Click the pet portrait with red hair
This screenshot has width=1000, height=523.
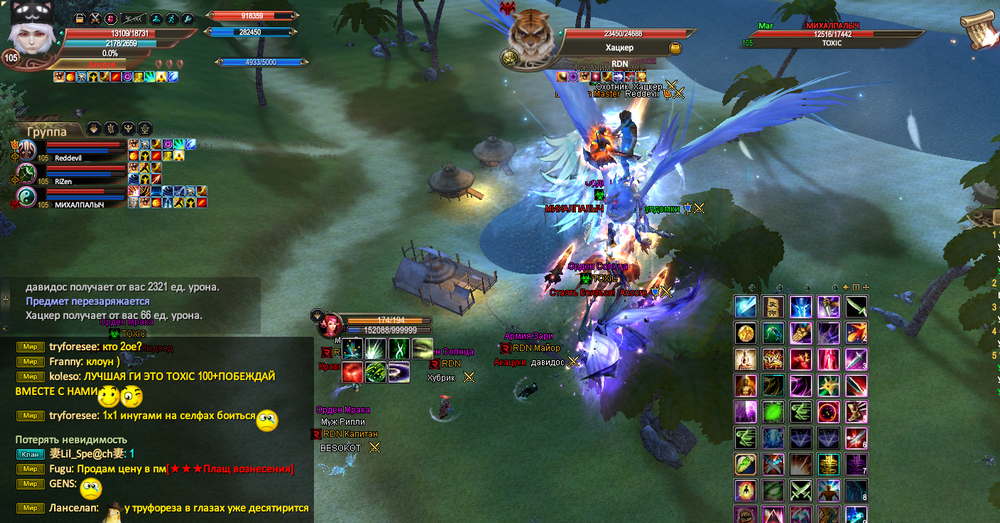pyautogui.click(x=331, y=325)
